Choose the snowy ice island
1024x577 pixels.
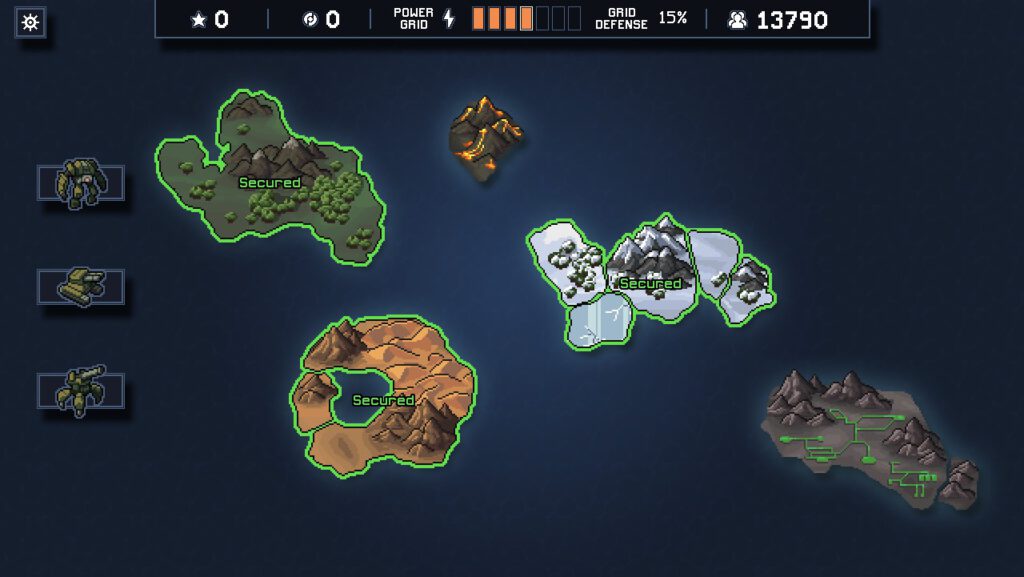pyautogui.click(x=650, y=280)
